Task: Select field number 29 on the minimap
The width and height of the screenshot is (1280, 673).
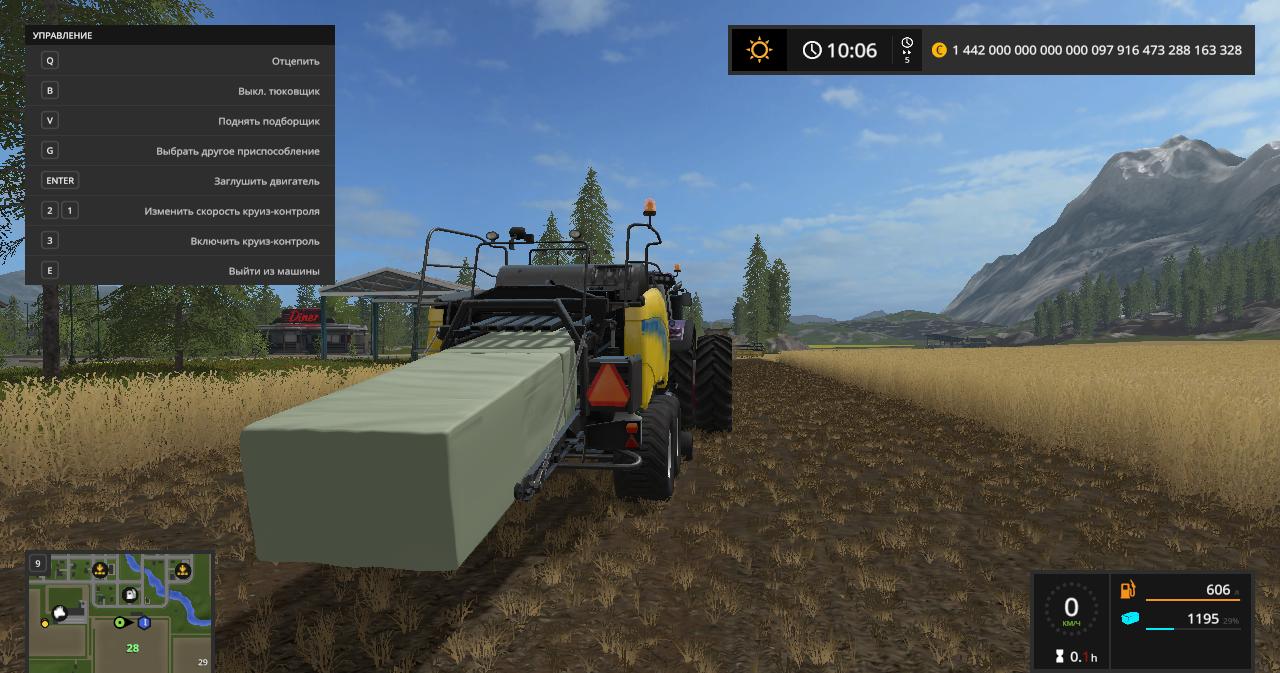Action: 203,662
